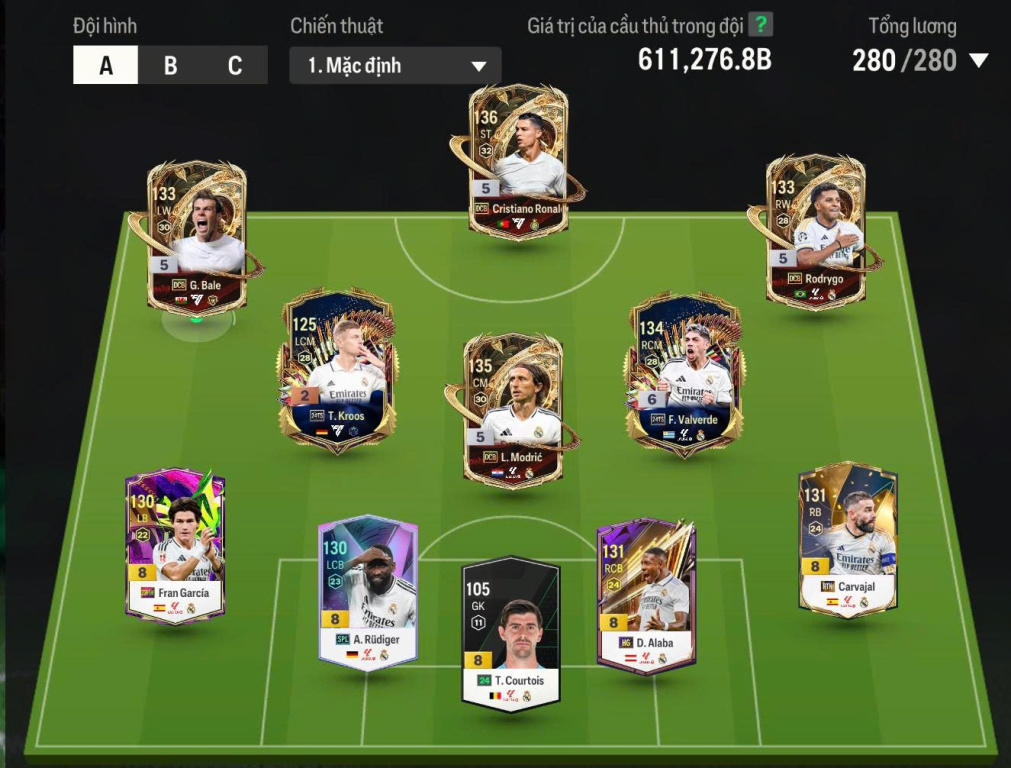
Task: Pick the T. Kroos midfielder card
Action: [x=338, y=370]
